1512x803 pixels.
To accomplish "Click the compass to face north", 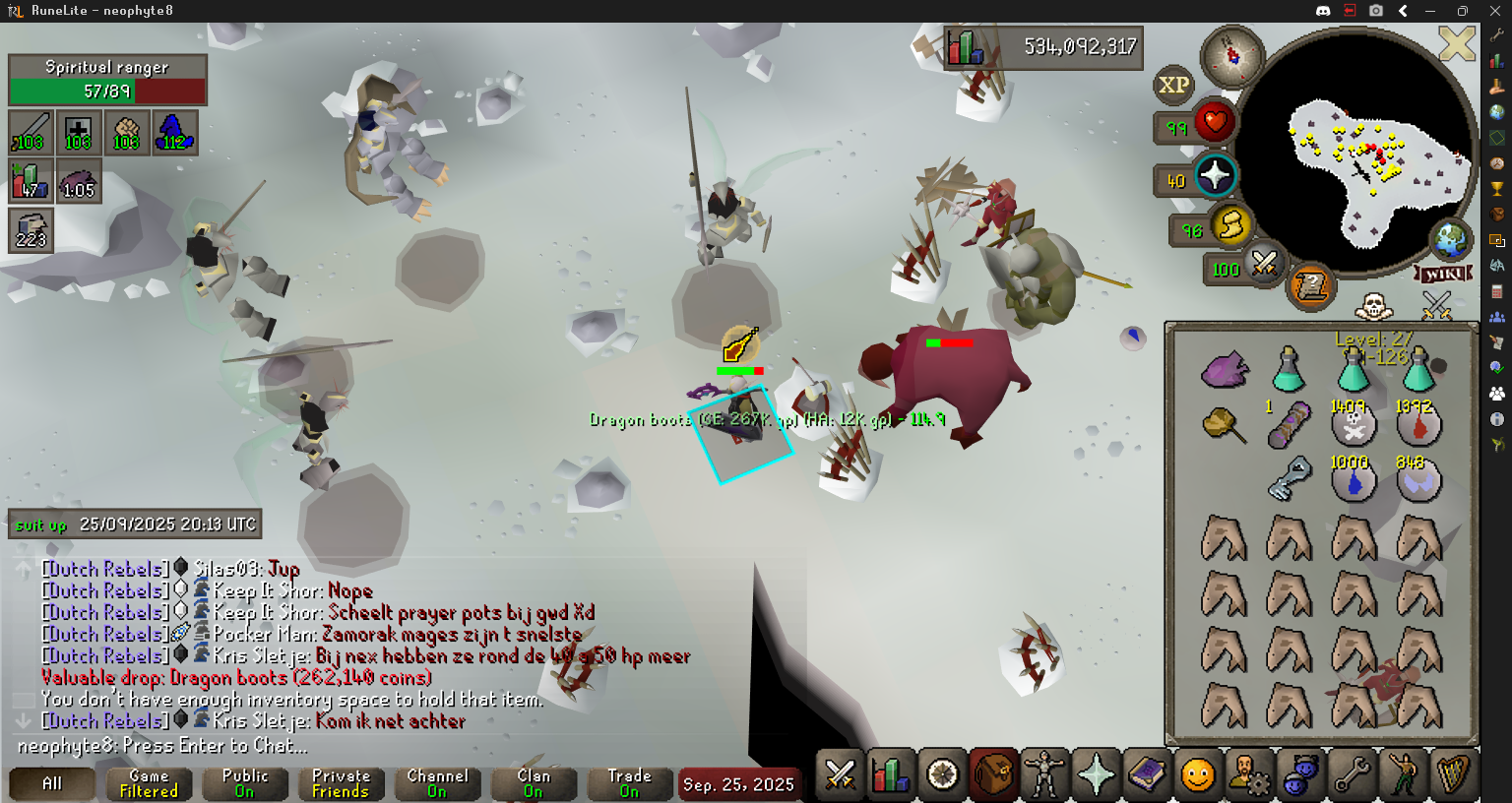I will pyautogui.click(x=1231, y=55).
